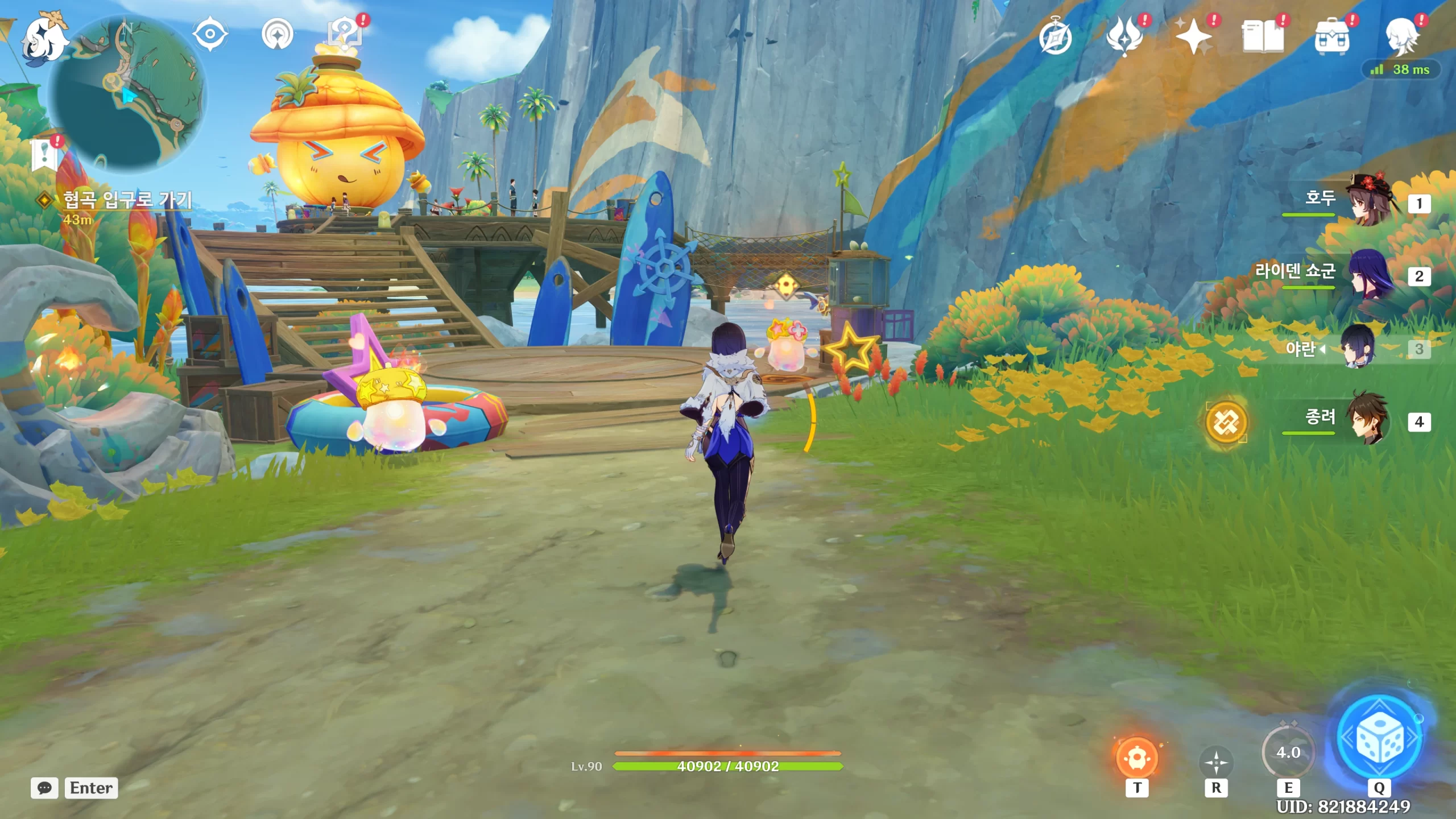Open the circular minimap

pos(127,94)
